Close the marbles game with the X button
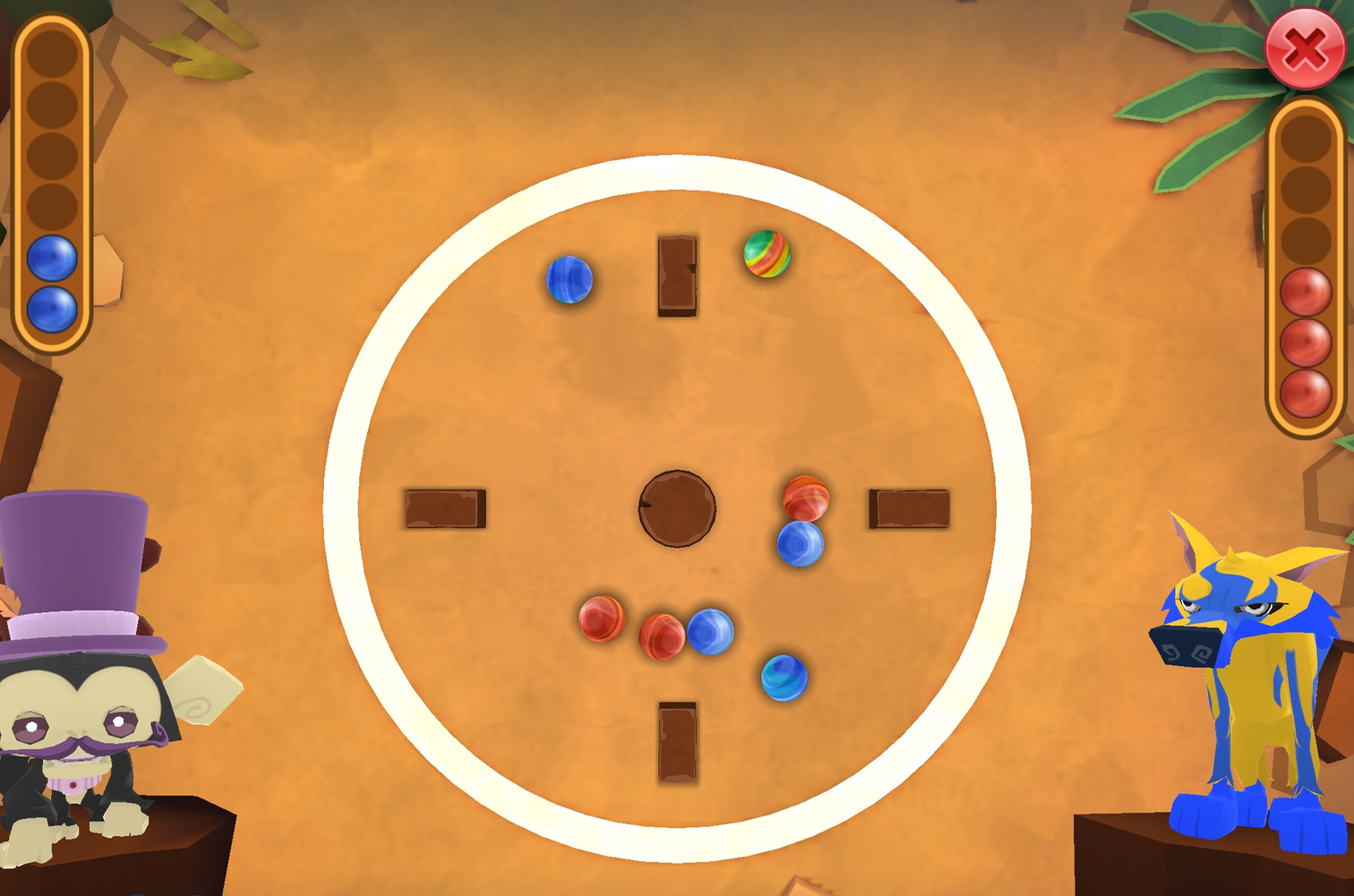This screenshot has width=1354, height=896. [x=1304, y=47]
